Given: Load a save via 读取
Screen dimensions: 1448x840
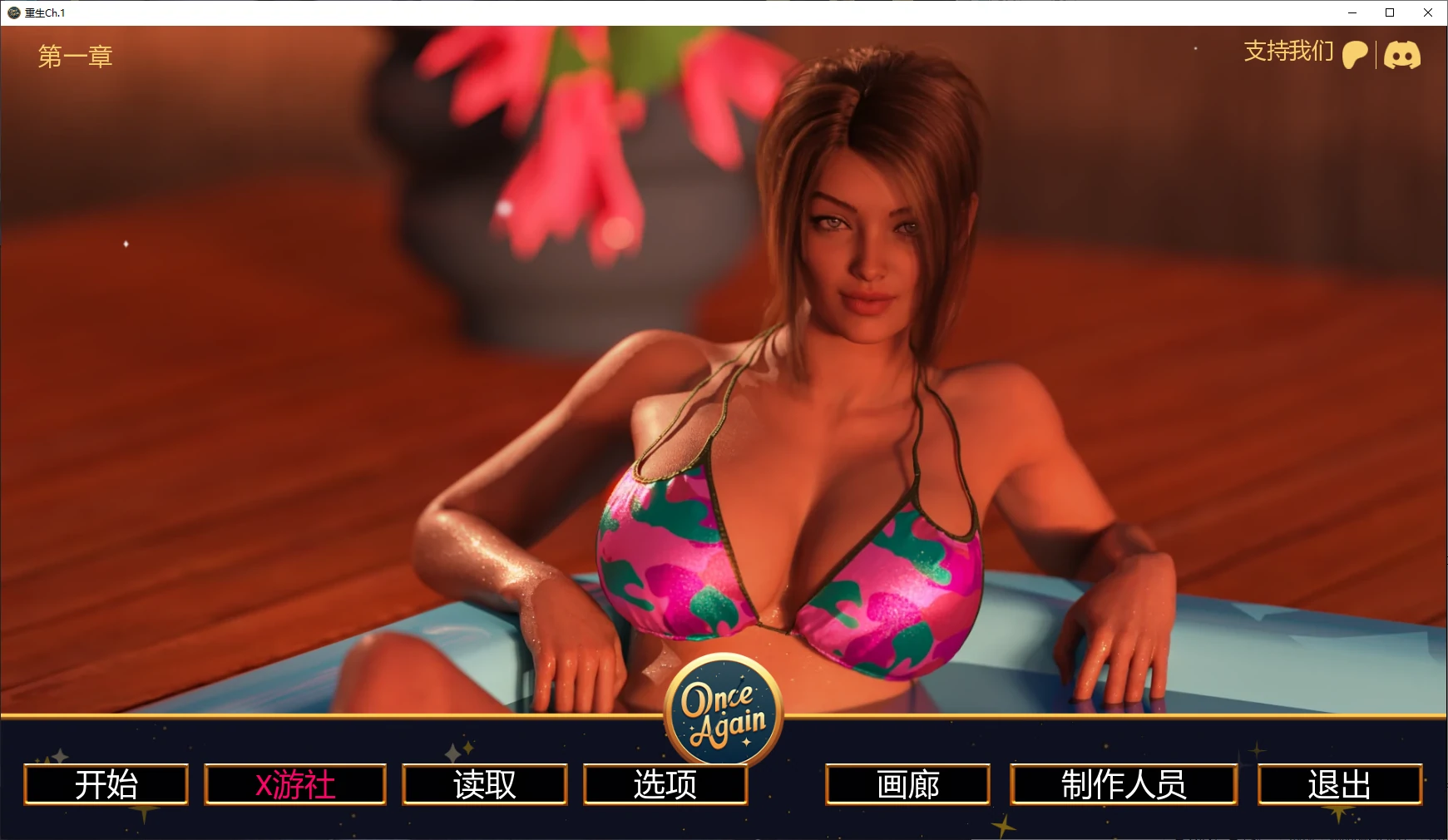Looking at the screenshot, I should (x=485, y=784).
